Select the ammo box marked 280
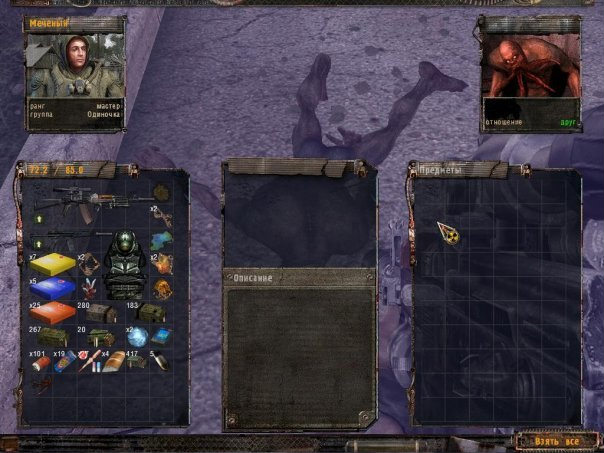 [99, 313]
